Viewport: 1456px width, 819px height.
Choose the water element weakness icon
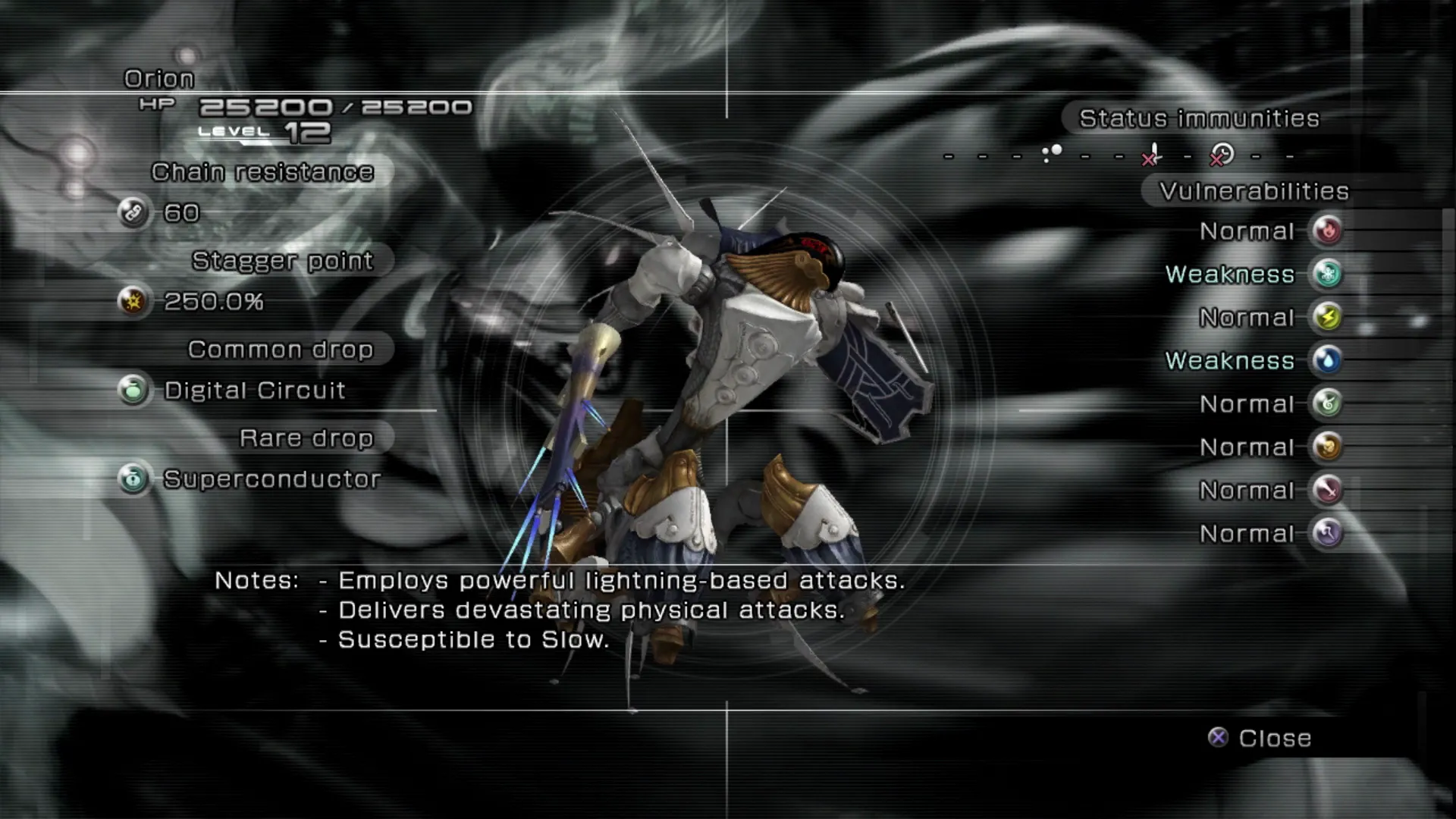click(1327, 360)
